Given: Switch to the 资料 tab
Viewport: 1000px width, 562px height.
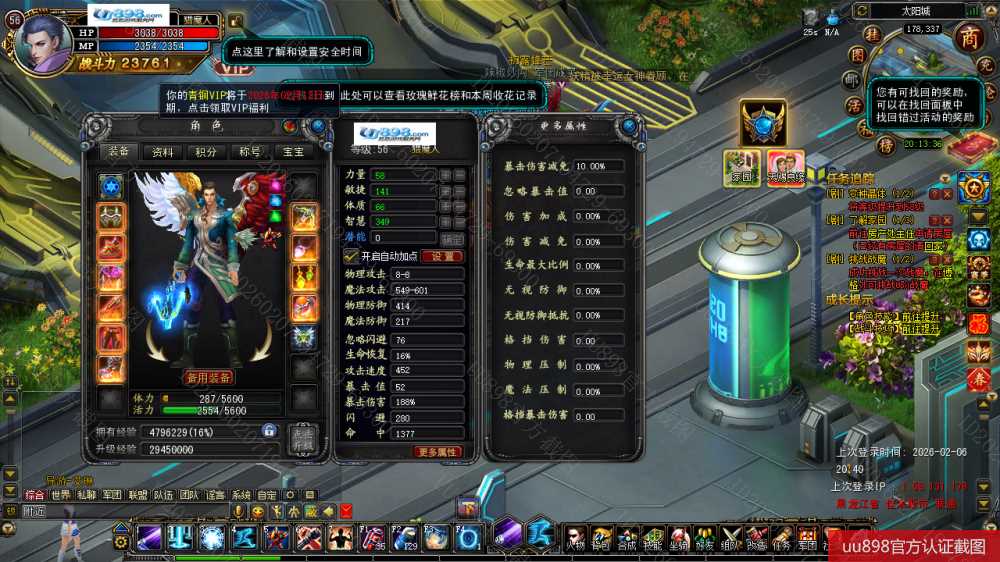Looking at the screenshot, I should (162, 152).
